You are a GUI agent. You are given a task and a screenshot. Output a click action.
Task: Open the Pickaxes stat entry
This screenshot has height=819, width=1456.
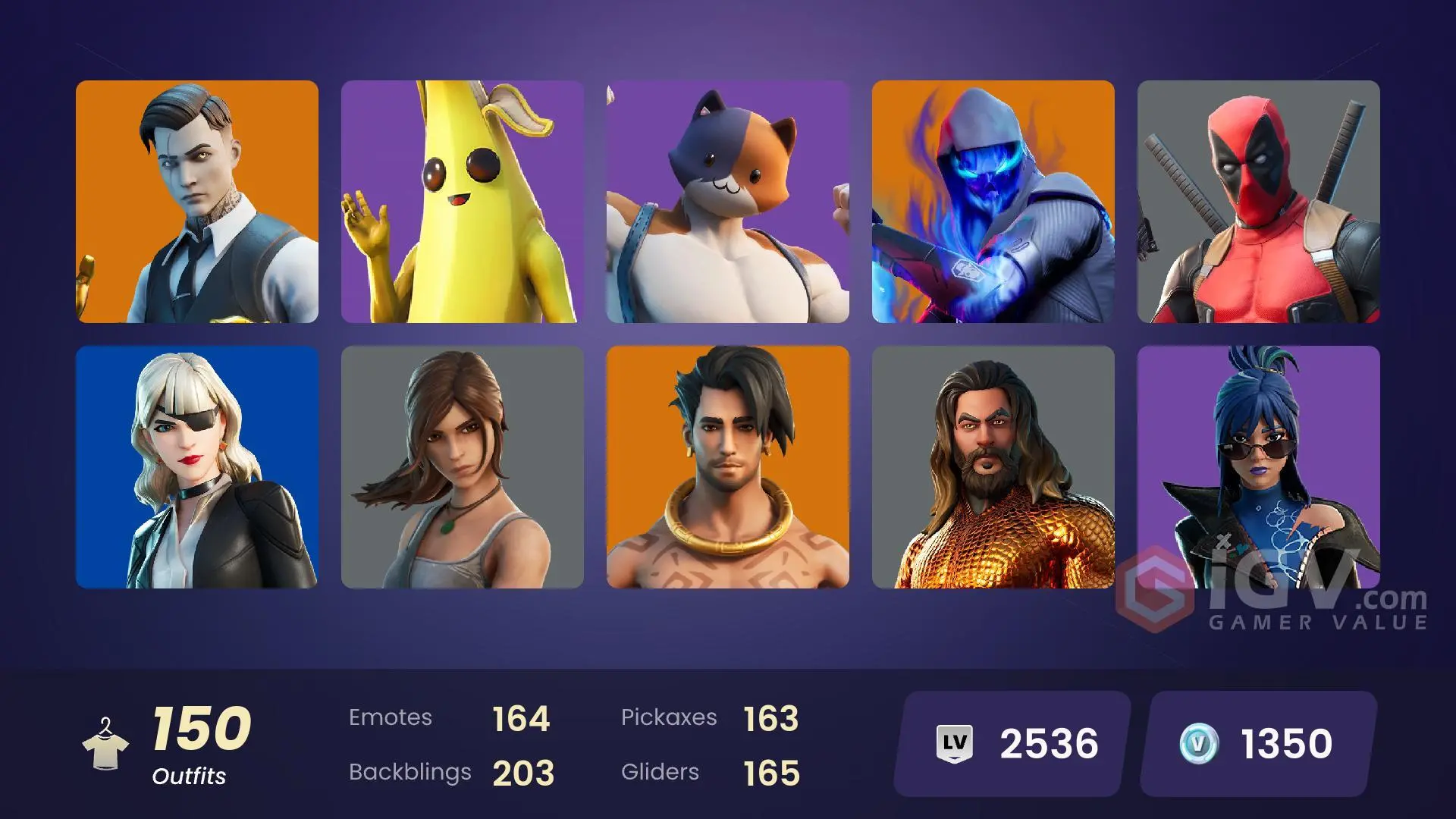click(709, 717)
